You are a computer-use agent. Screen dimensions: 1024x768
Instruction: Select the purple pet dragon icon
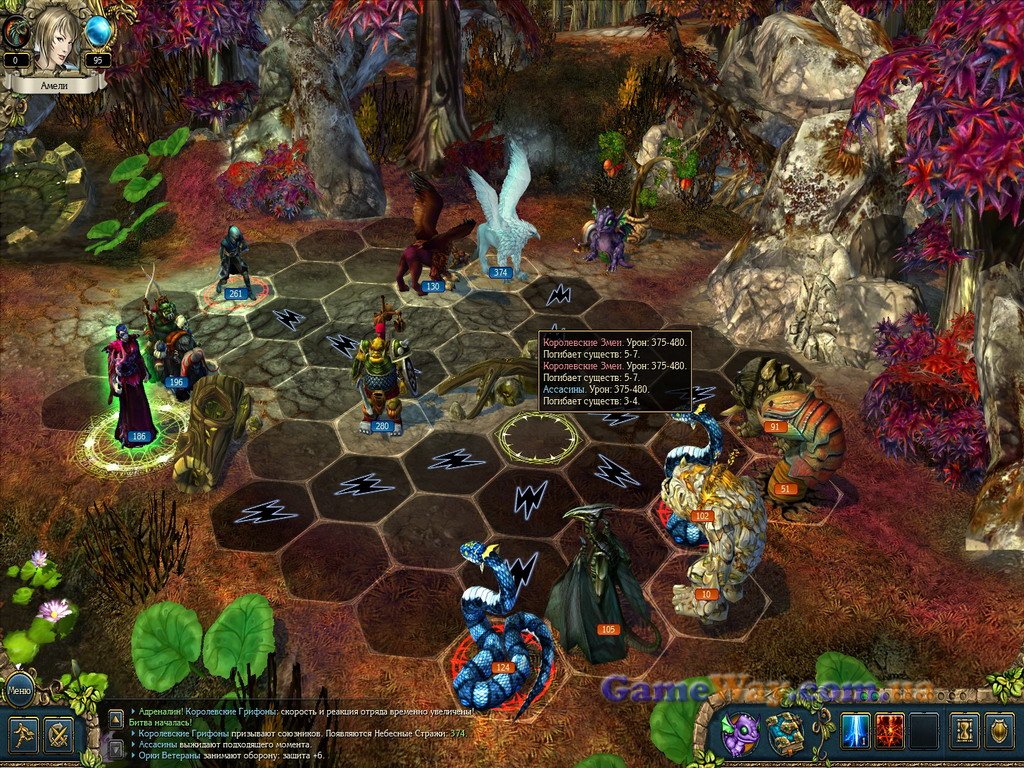(x=741, y=735)
